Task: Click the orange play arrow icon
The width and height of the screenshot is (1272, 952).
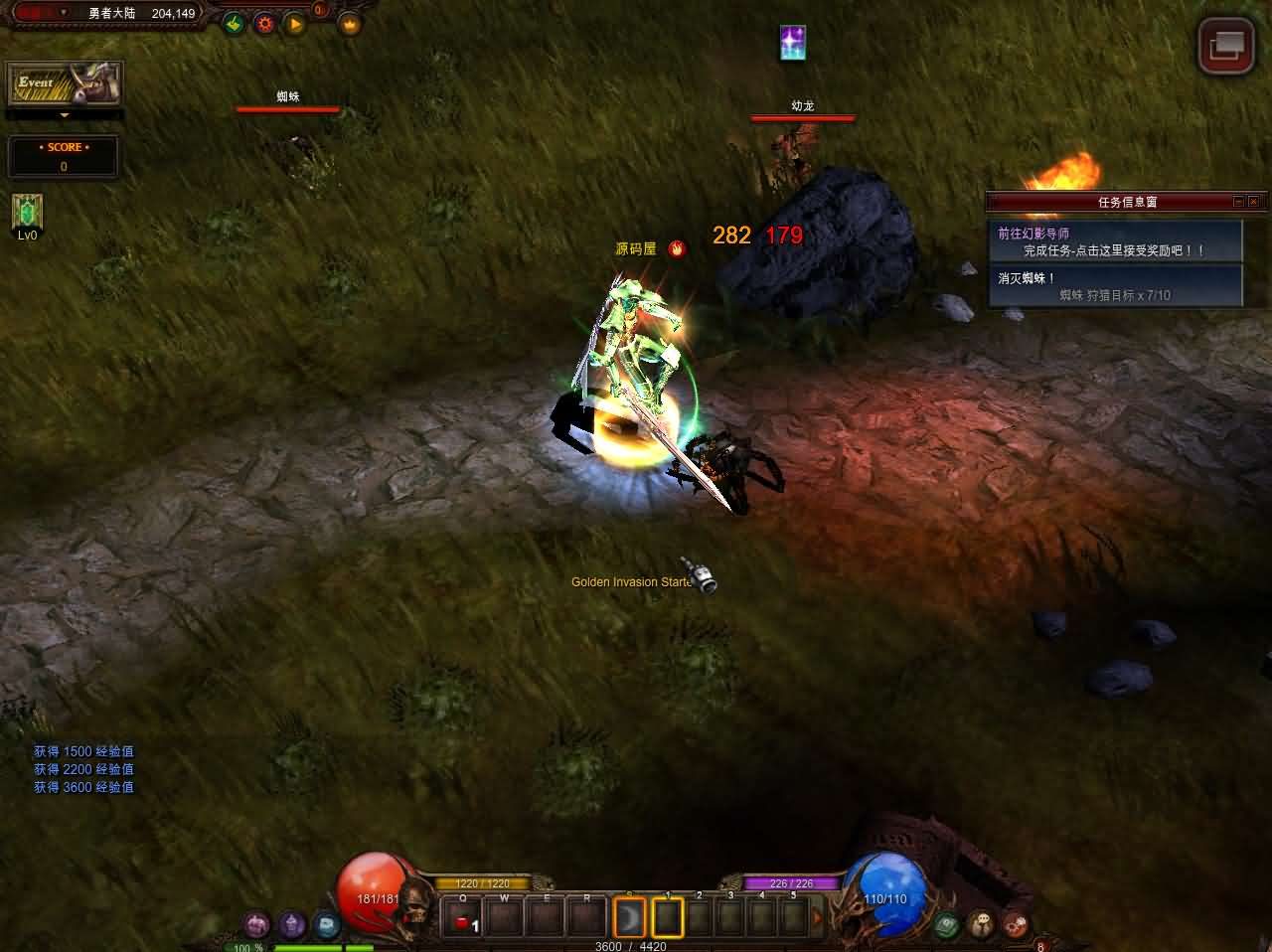Action: click(x=295, y=23)
